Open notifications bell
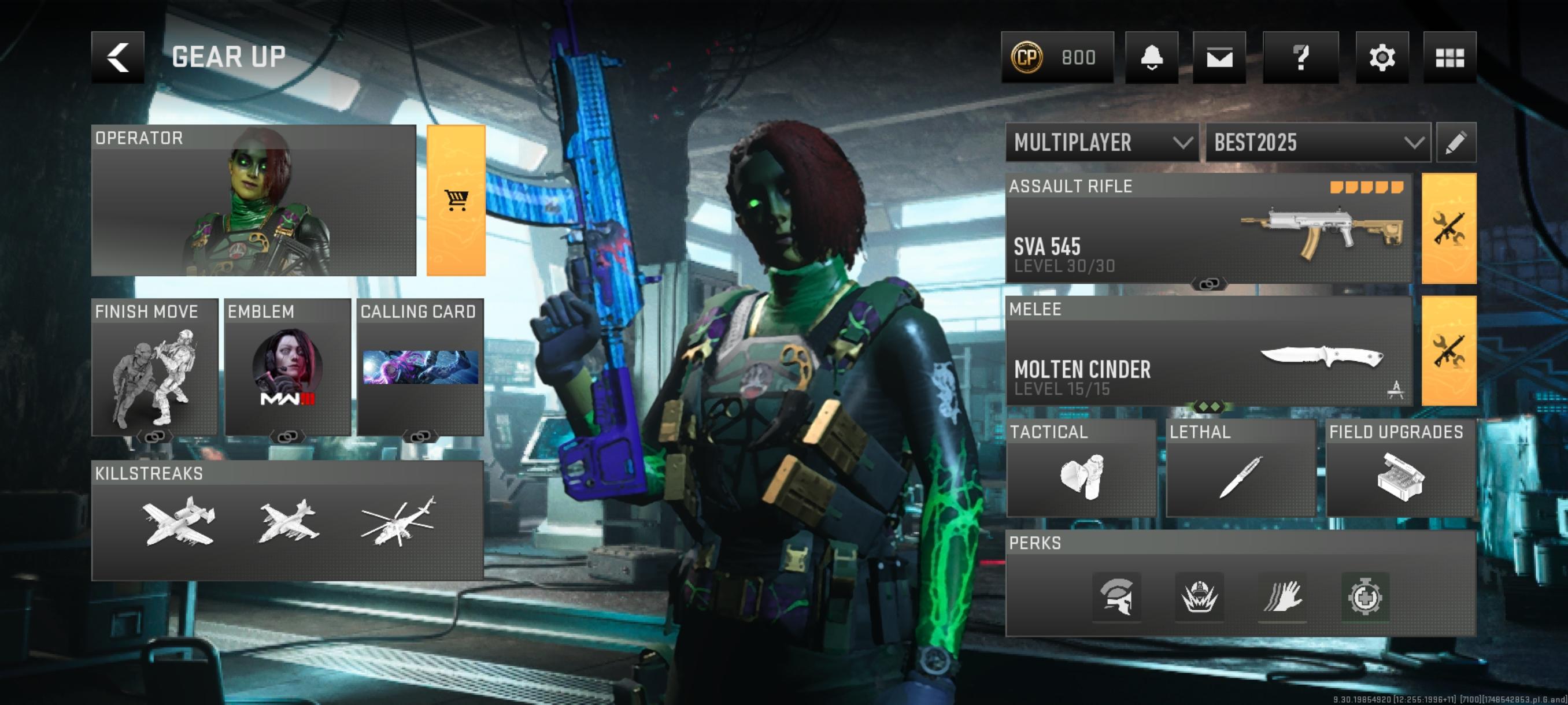 coord(1151,57)
